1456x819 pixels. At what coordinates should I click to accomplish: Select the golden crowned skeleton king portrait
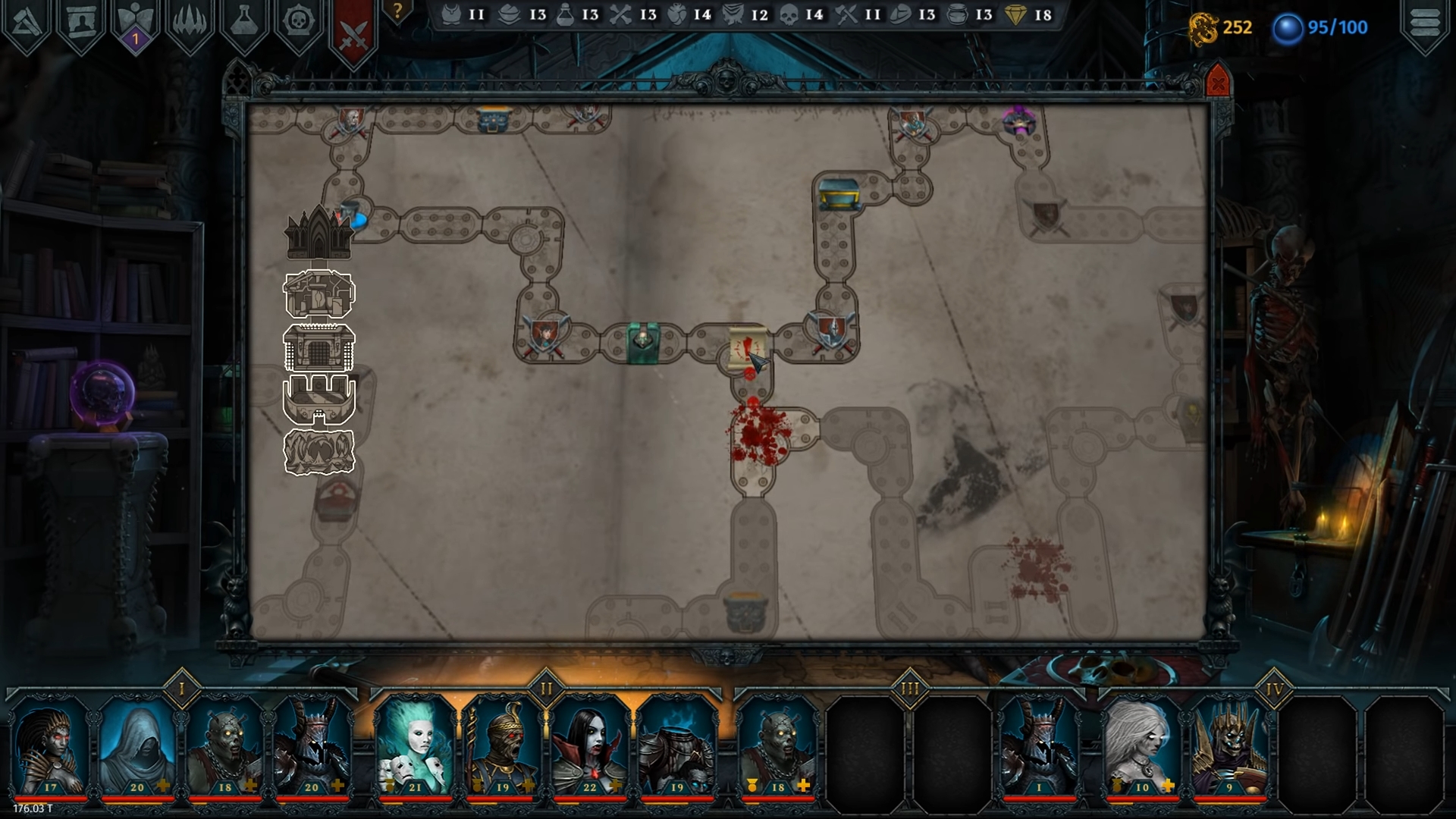[x=1229, y=745]
